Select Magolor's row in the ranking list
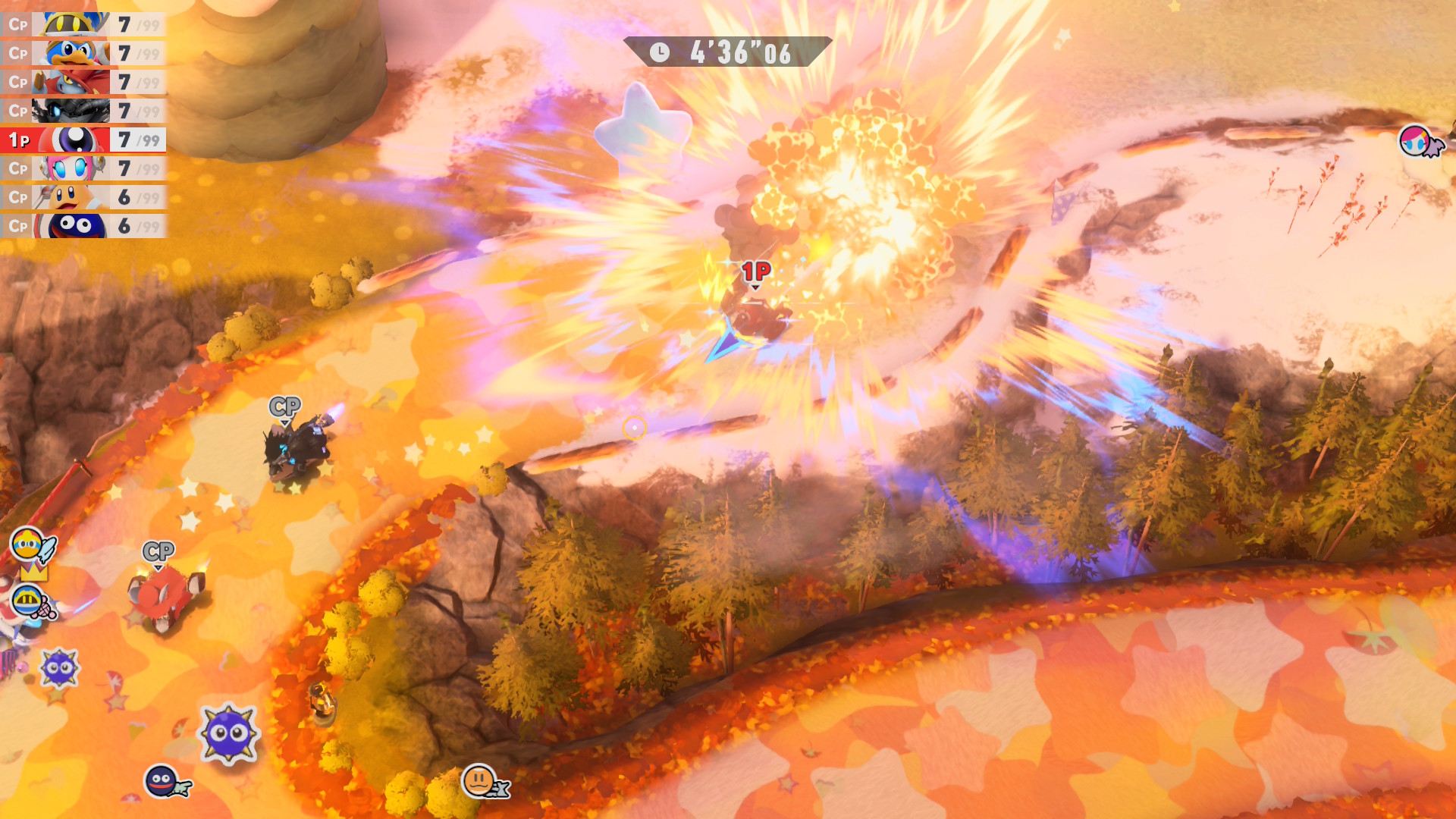 click(x=83, y=25)
